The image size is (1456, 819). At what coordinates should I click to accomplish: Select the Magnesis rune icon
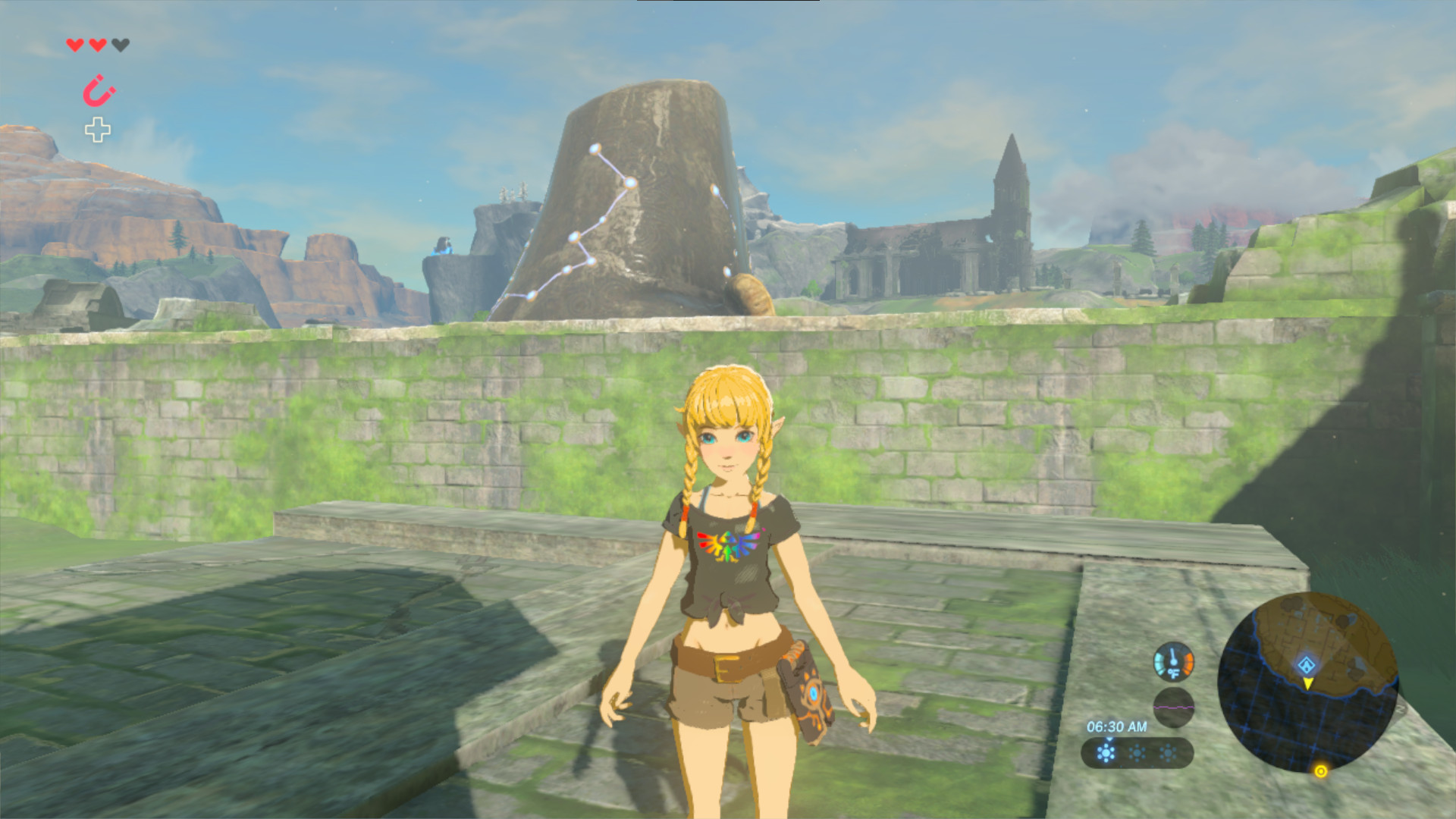pos(99,89)
